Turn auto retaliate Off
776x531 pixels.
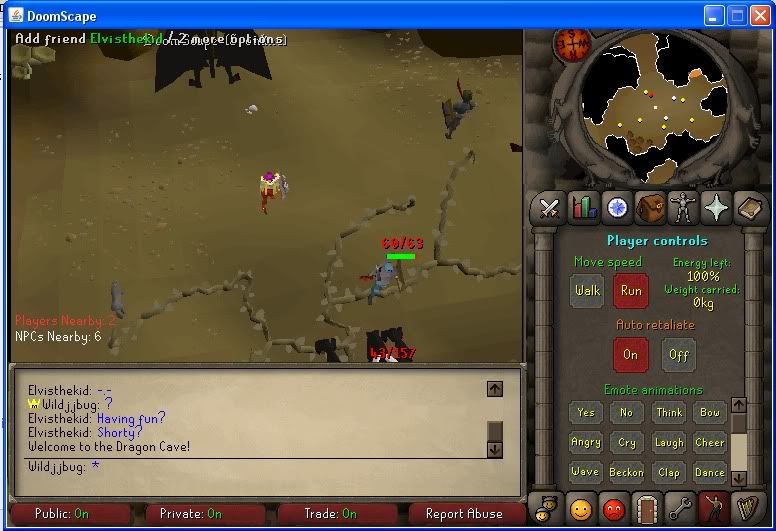(x=678, y=354)
